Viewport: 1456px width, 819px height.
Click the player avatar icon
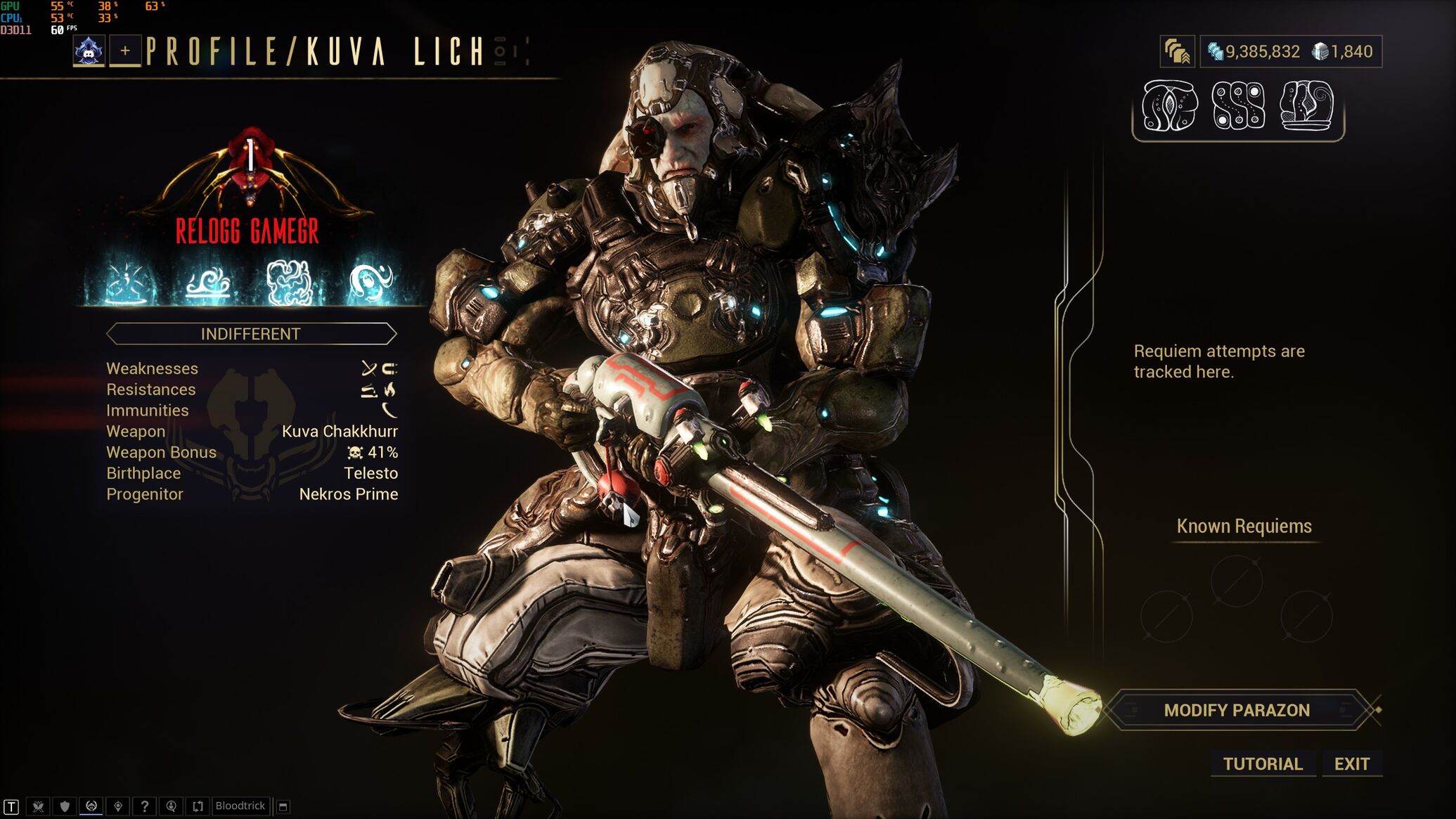click(x=89, y=51)
